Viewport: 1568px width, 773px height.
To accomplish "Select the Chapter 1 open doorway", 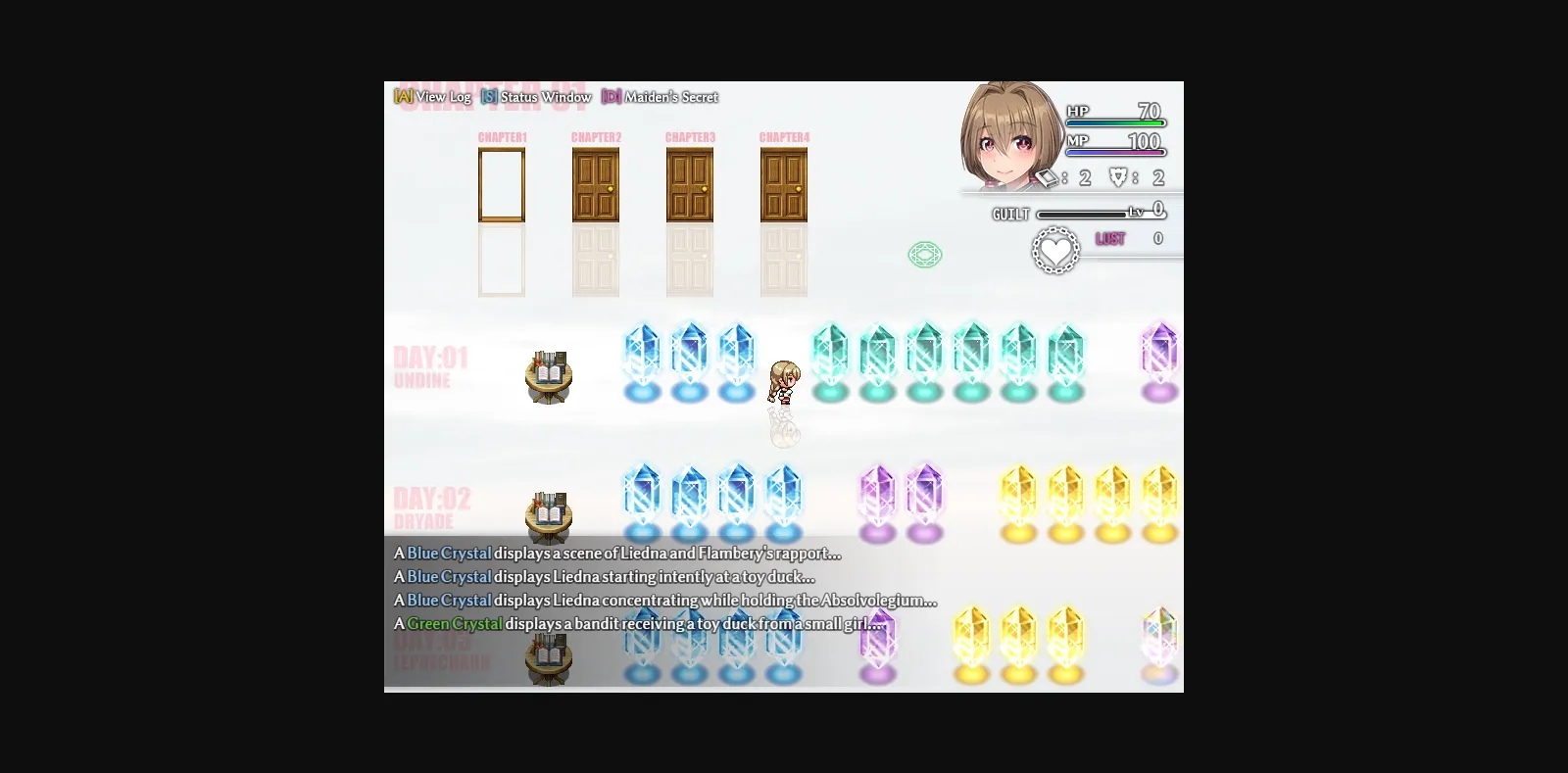I will (503, 182).
